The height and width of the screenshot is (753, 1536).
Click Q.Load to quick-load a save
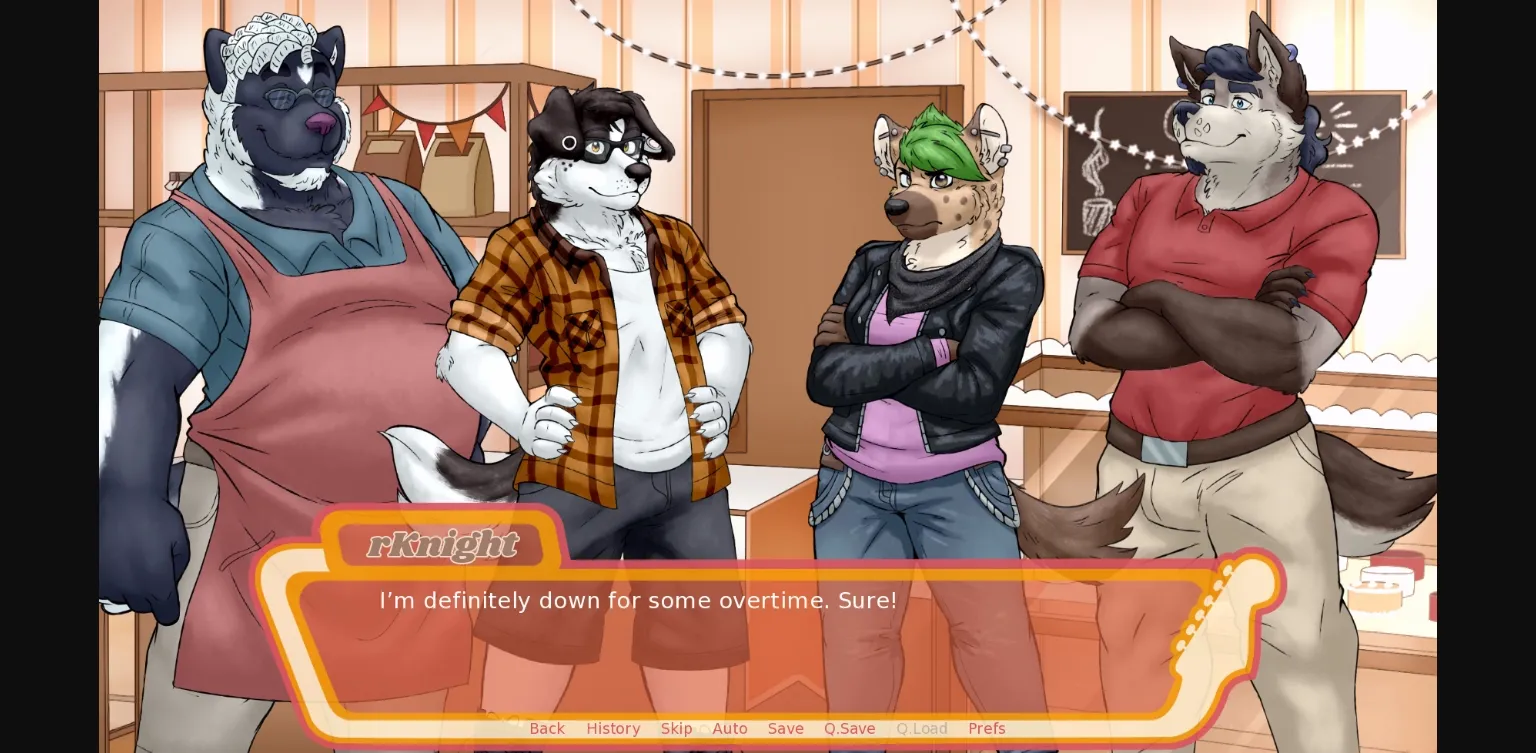tap(921, 728)
